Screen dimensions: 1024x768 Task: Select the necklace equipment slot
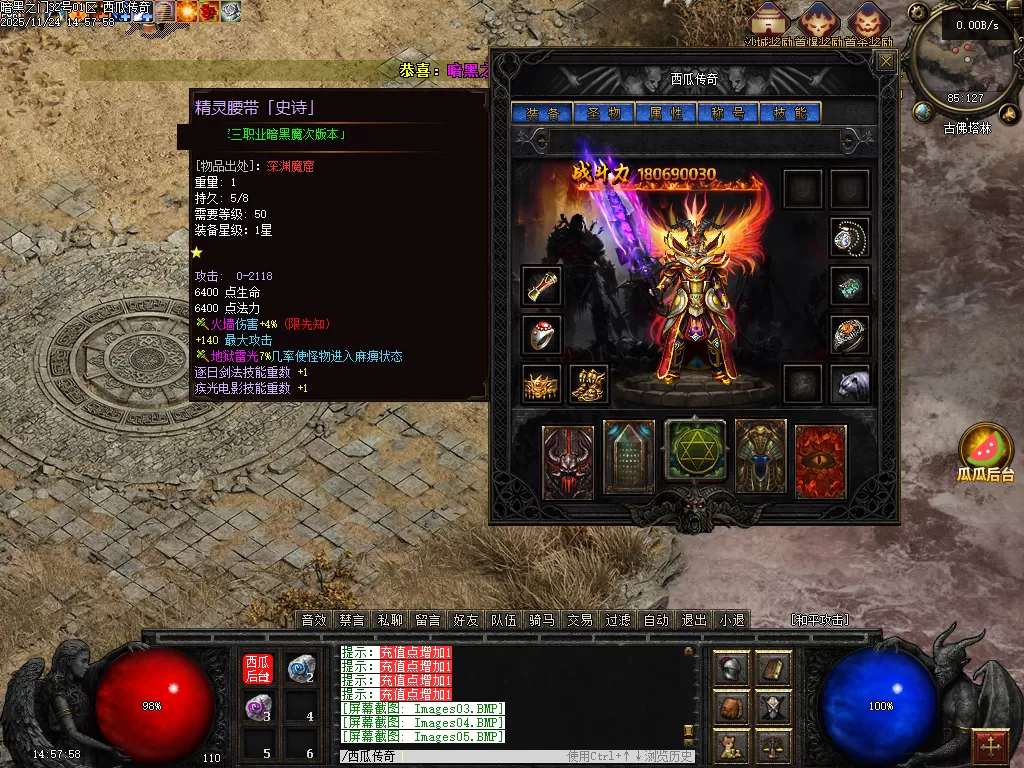(x=850, y=237)
